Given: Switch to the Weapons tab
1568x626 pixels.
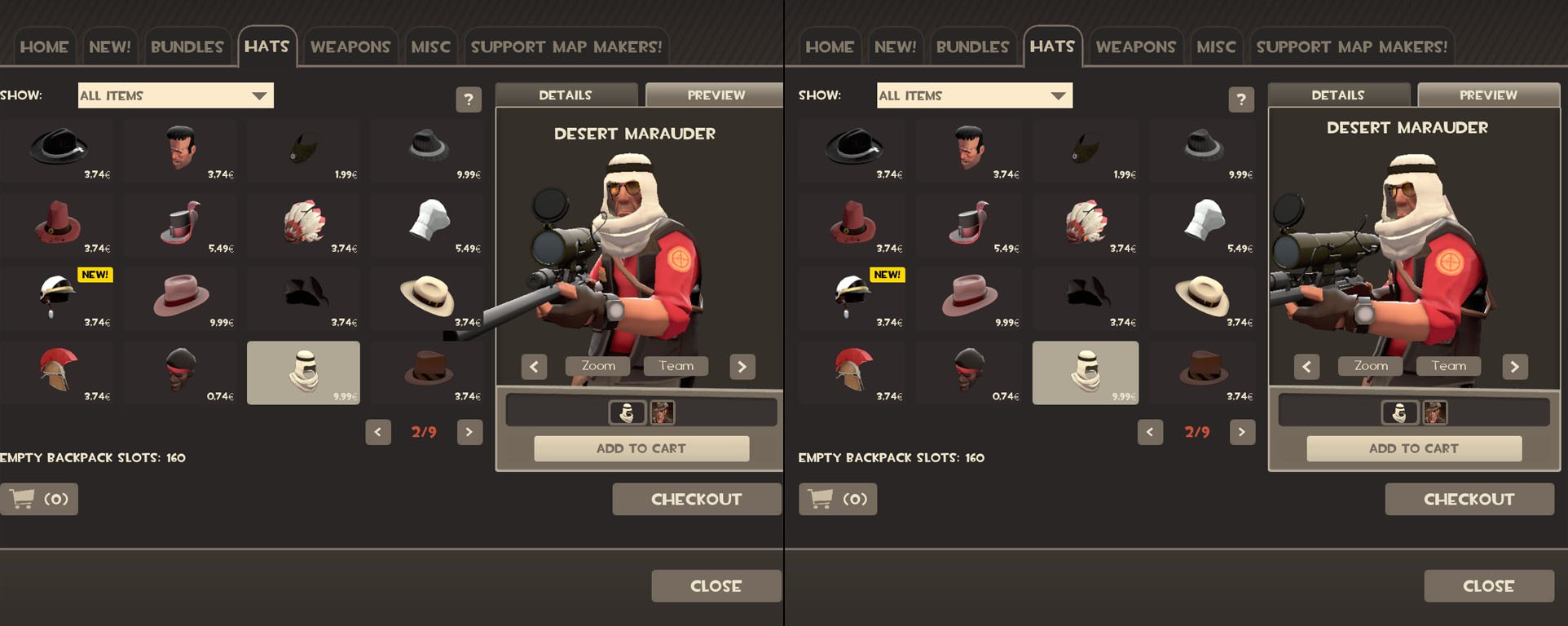Looking at the screenshot, I should tap(350, 46).
